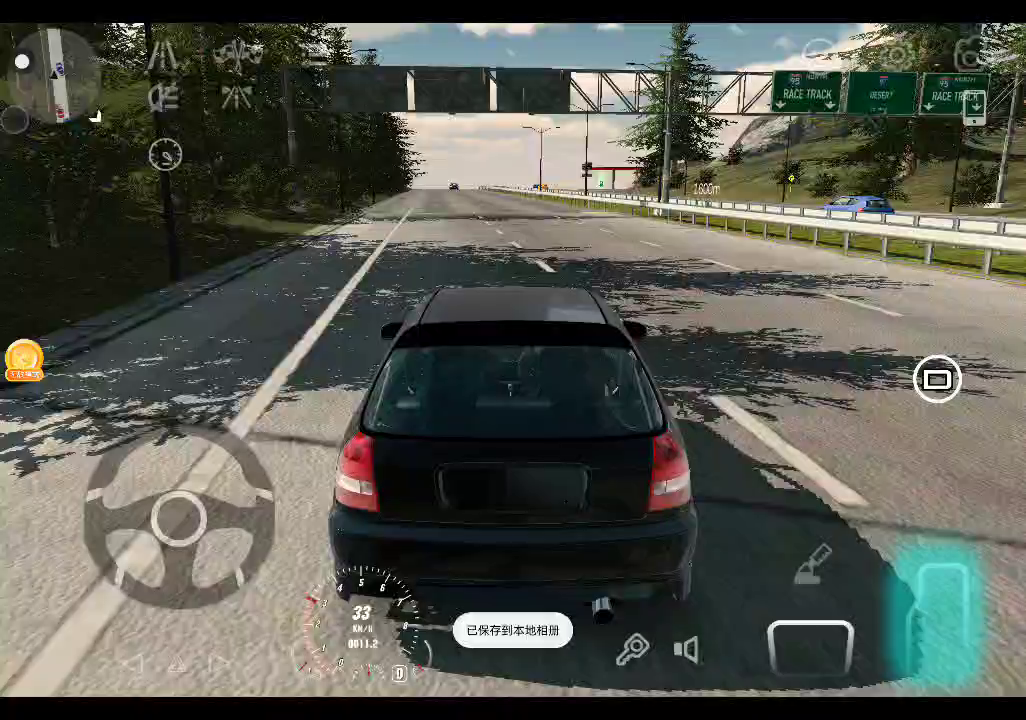The width and height of the screenshot is (1026, 720).
Task: Activate the left turn signal arrow
Action: coord(133,663)
